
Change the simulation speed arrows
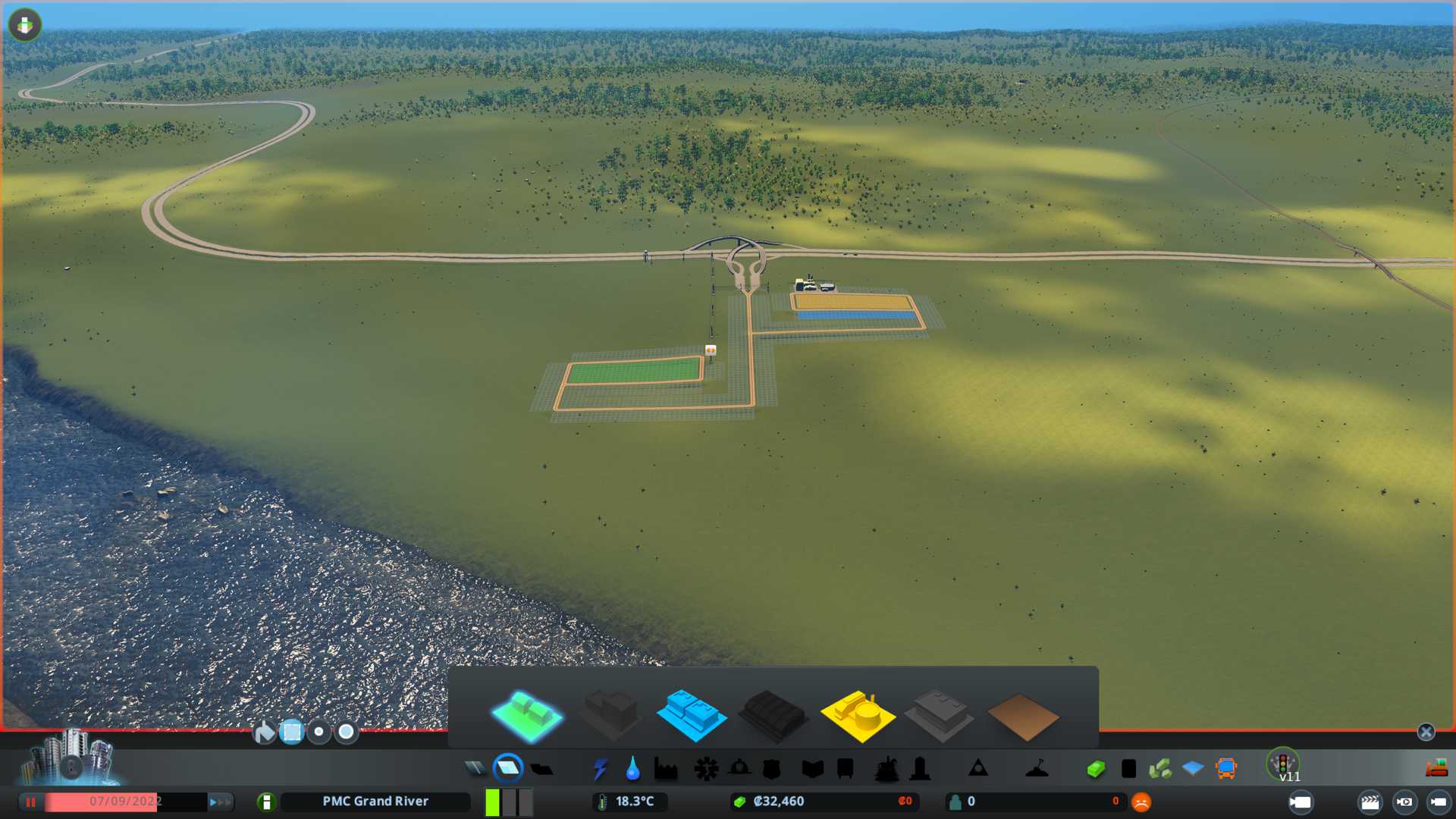[x=220, y=802]
